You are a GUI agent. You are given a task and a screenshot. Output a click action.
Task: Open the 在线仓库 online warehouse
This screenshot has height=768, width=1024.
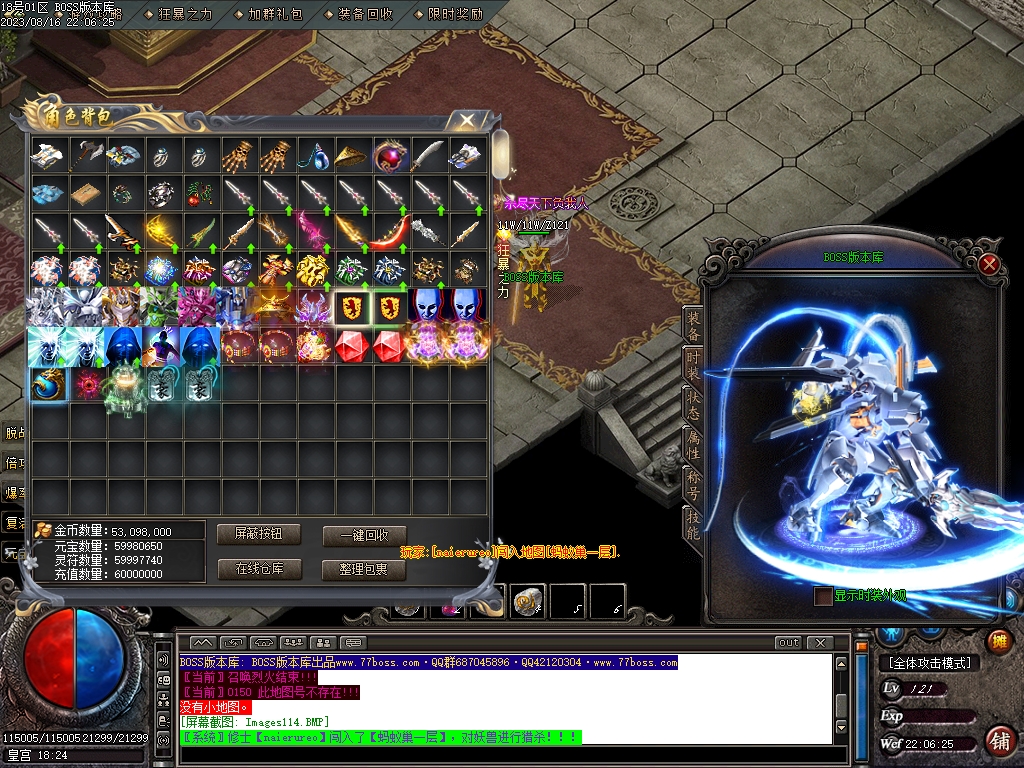[258, 569]
